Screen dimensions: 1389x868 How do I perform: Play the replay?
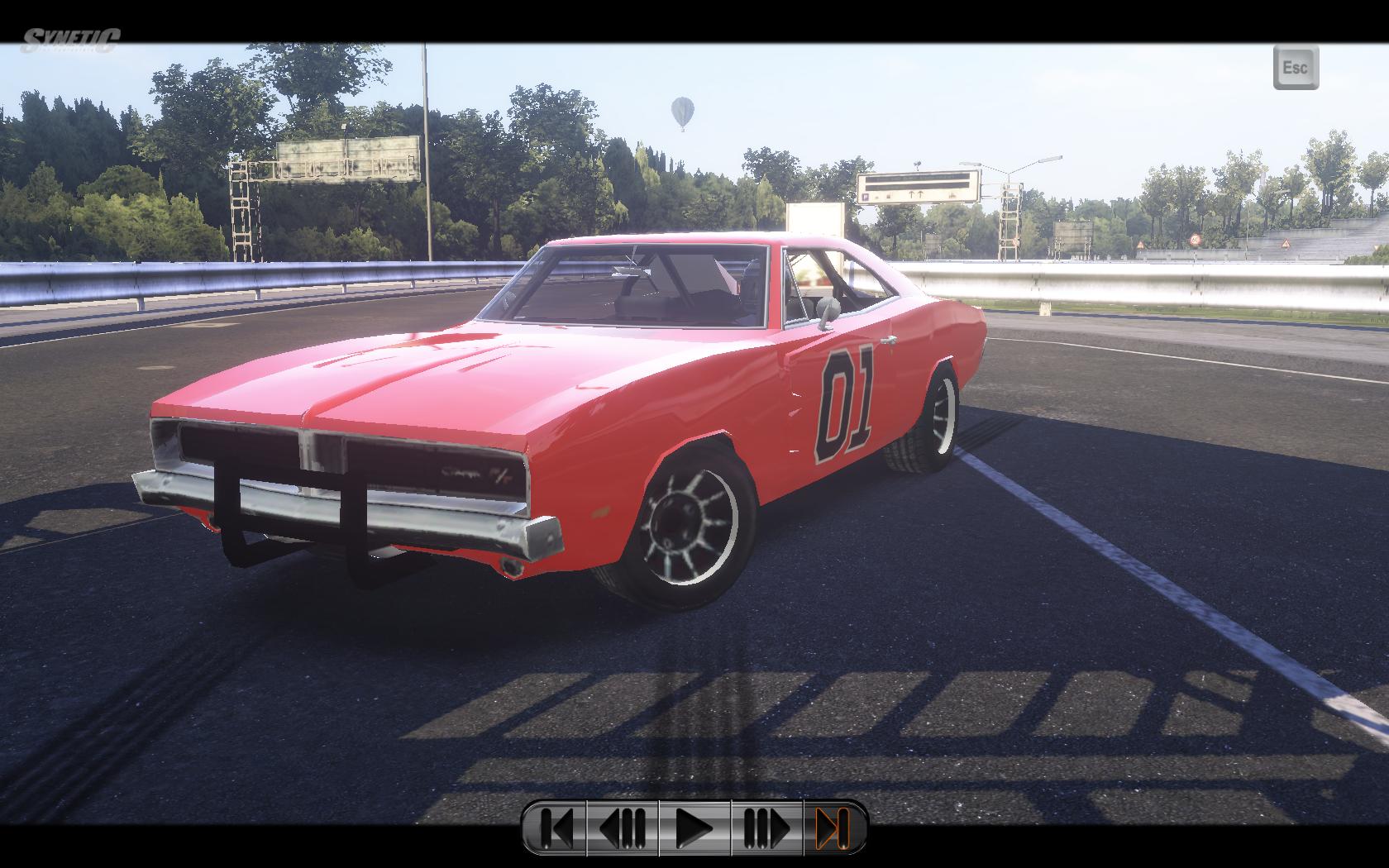tap(694, 827)
